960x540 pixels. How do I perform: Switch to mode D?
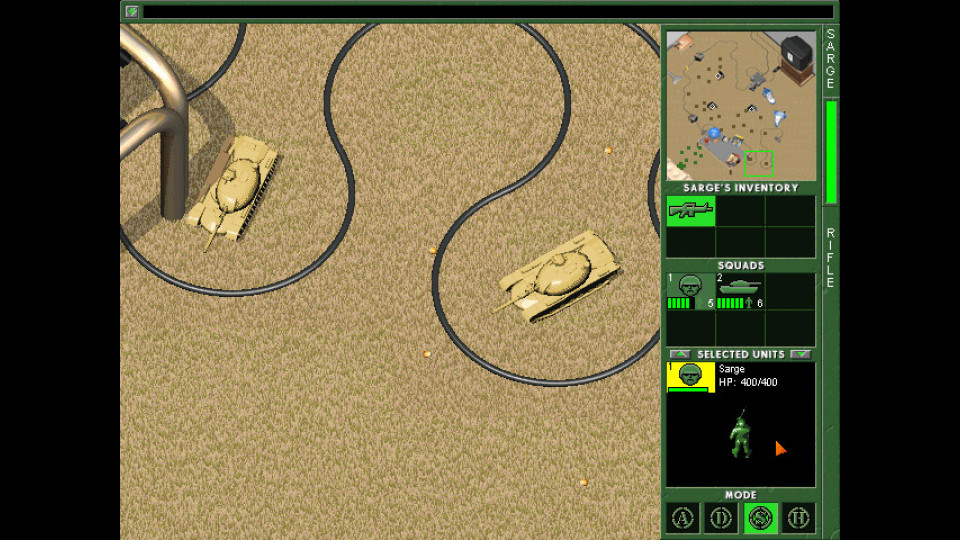(721, 517)
